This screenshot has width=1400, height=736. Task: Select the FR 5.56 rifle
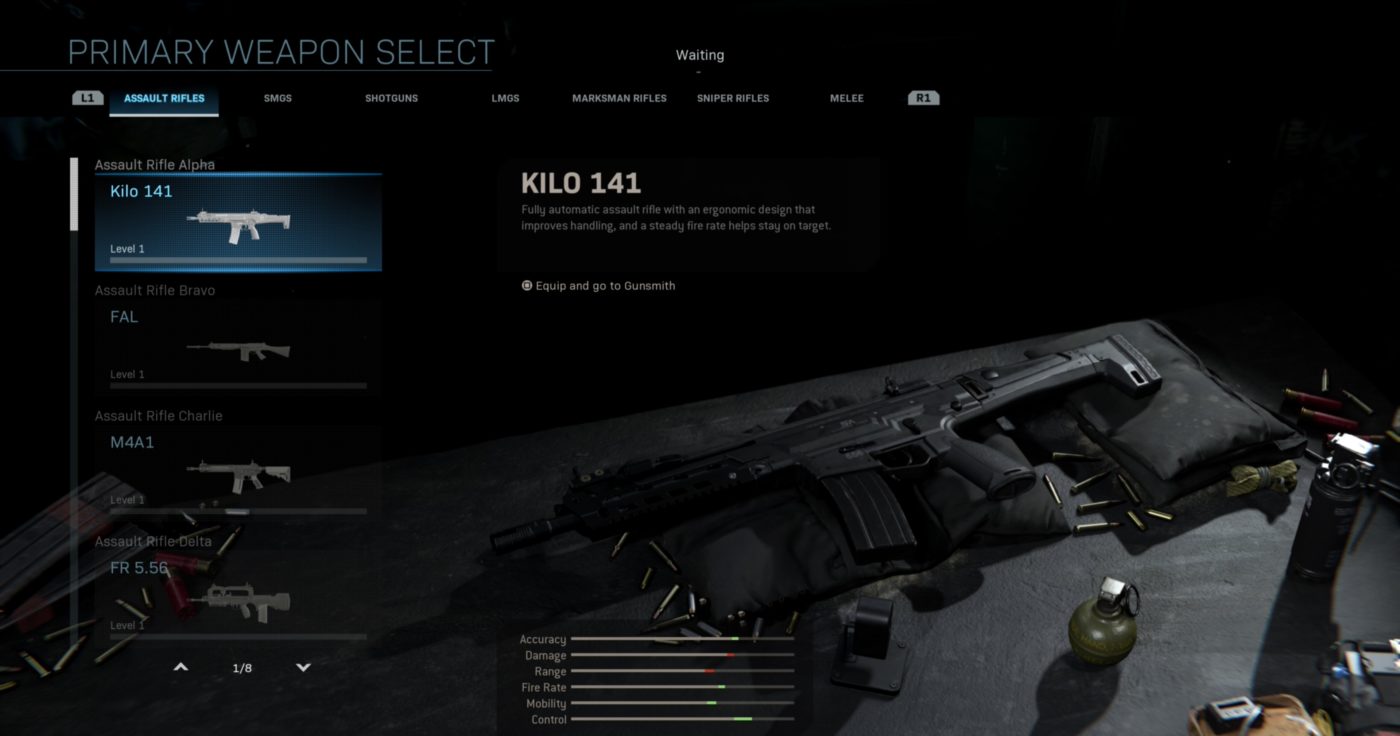[238, 597]
